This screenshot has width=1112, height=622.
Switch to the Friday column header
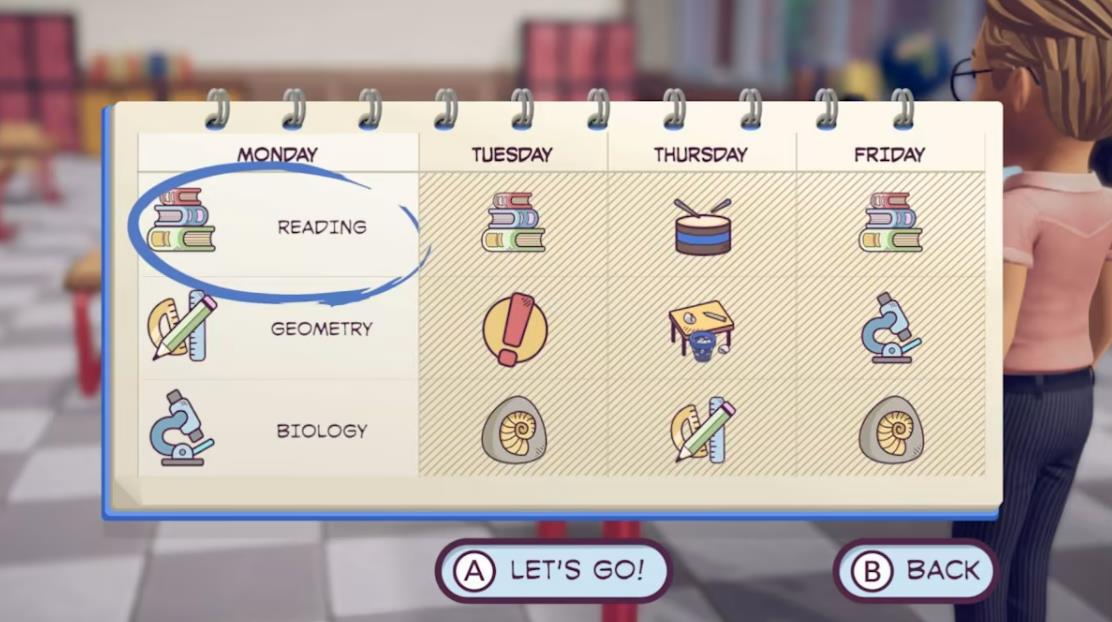click(x=889, y=154)
